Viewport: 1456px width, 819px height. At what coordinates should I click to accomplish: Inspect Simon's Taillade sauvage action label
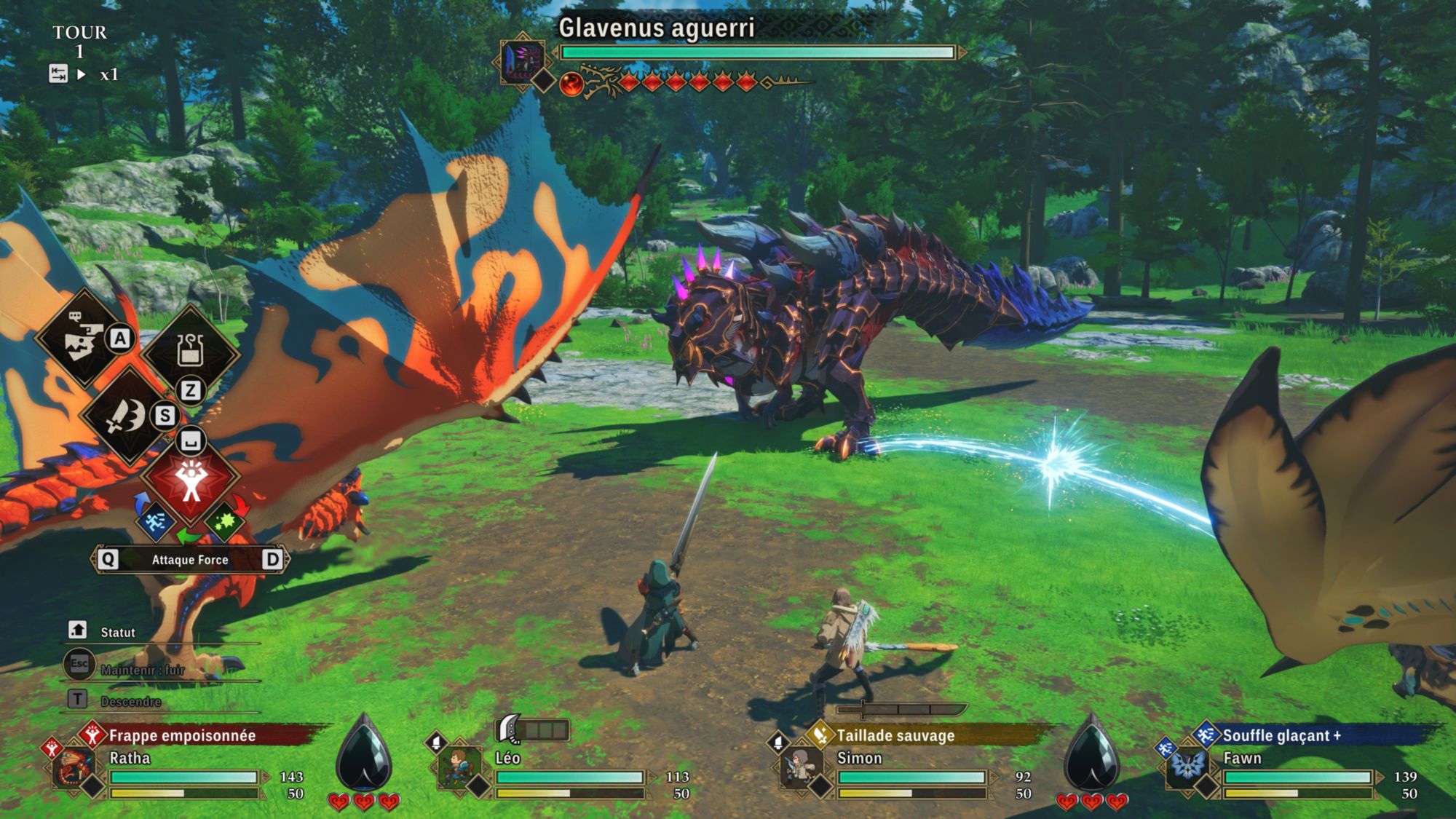pyautogui.click(x=895, y=735)
